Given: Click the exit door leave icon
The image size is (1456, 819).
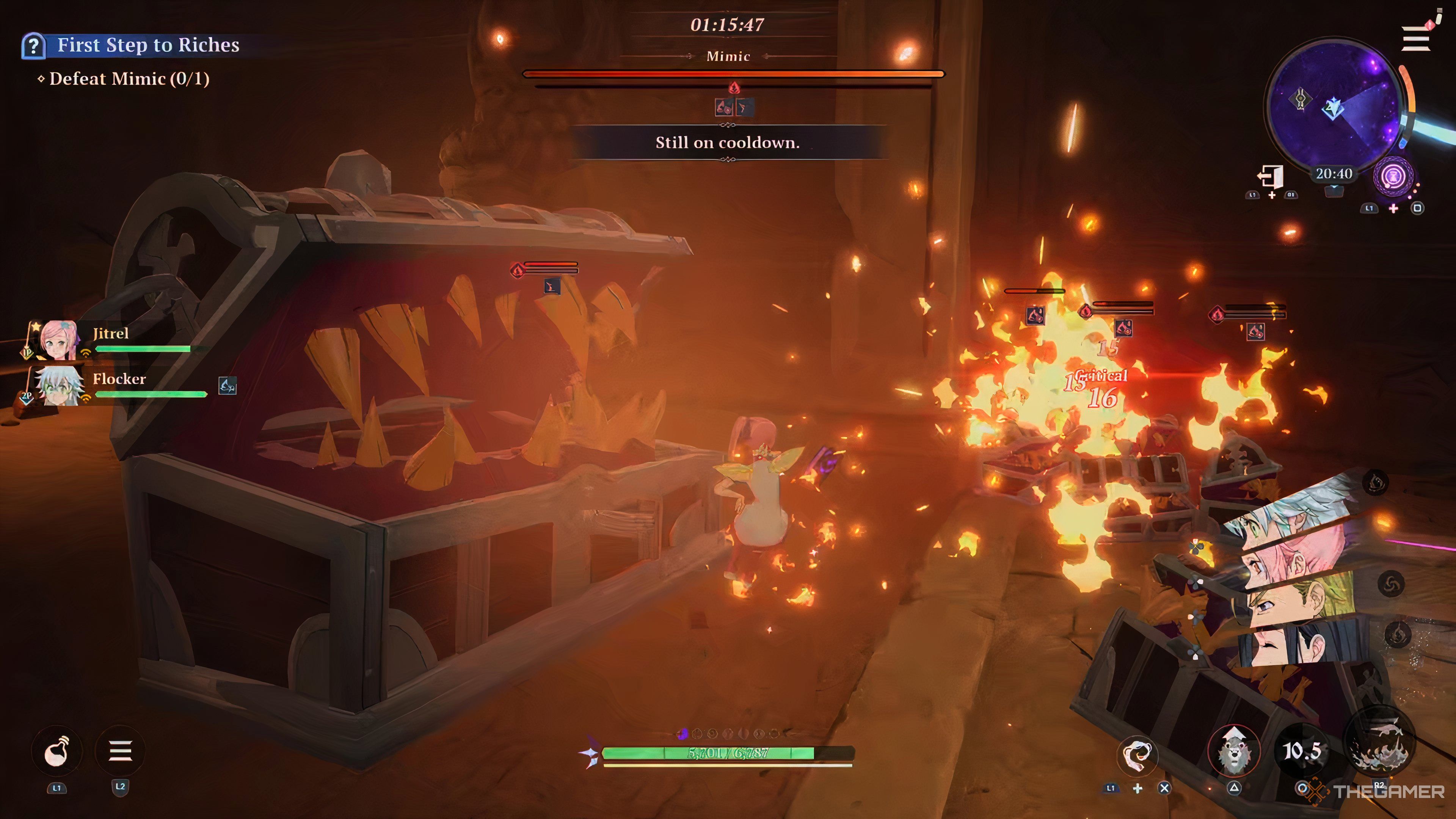Looking at the screenshot, I should (1271, 177).
